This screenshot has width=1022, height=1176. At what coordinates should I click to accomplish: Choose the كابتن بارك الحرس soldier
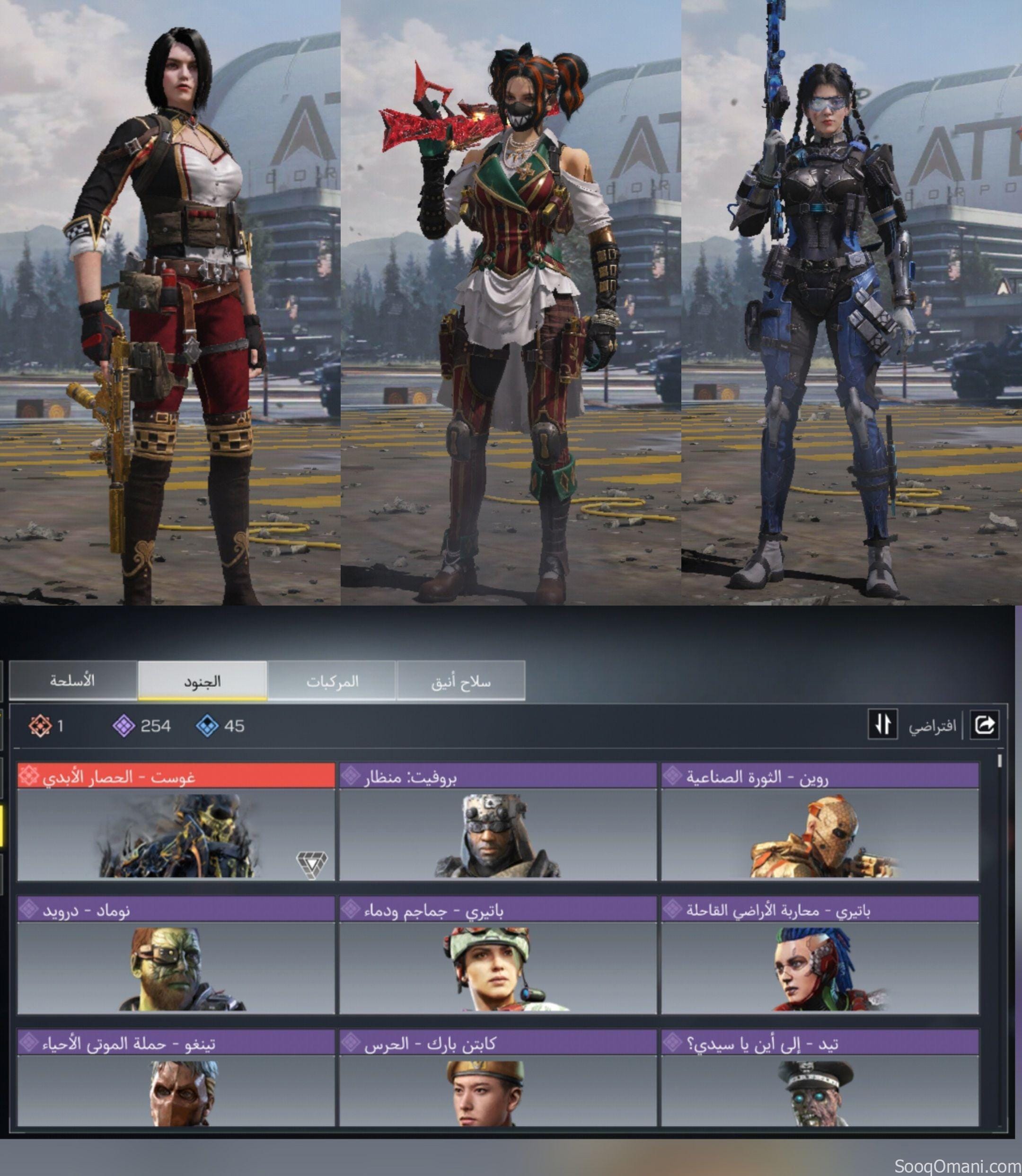pos(498,1079)
